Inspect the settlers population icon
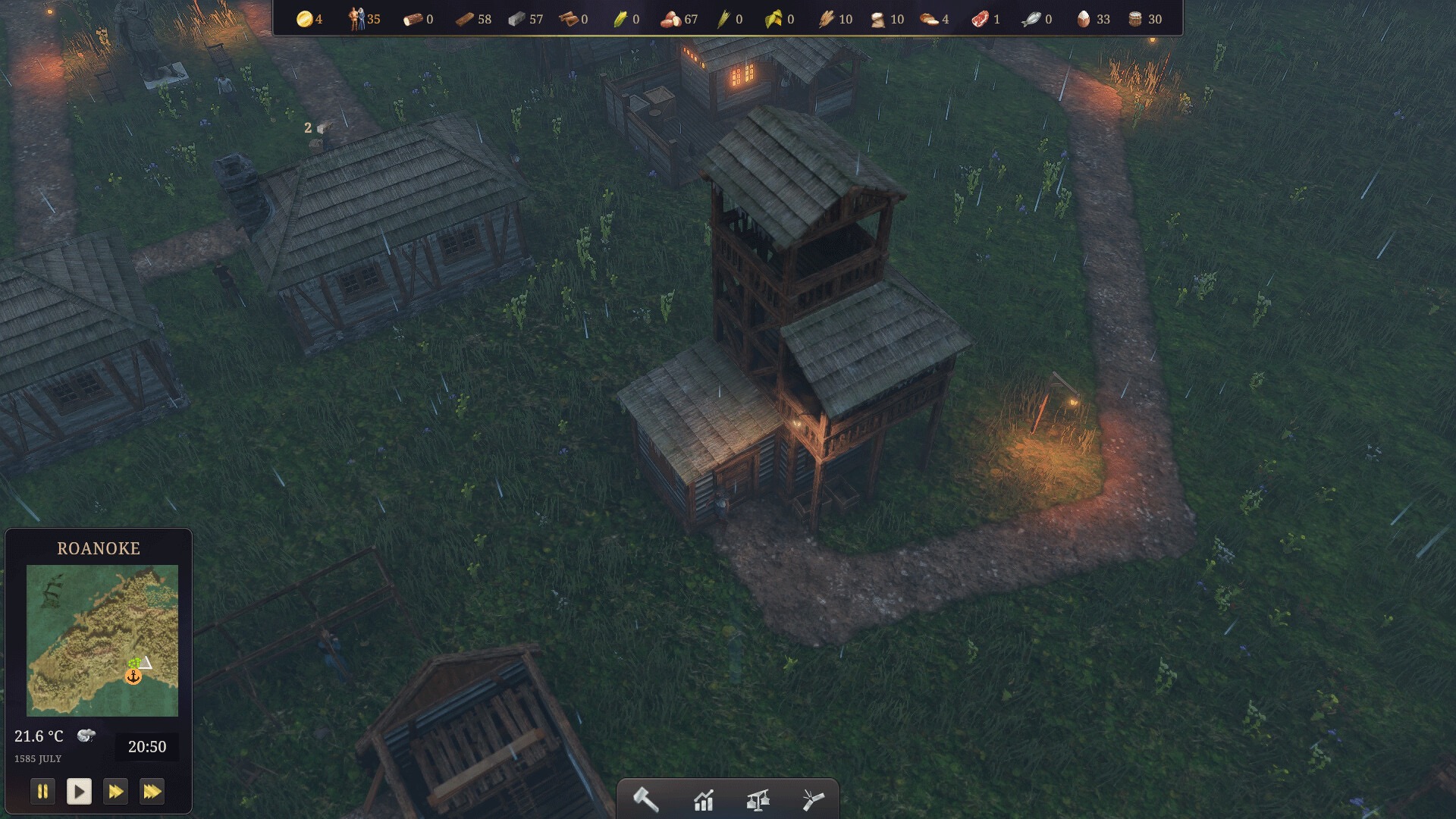Viewport: 1456px width, 819px height. (356, 18)
